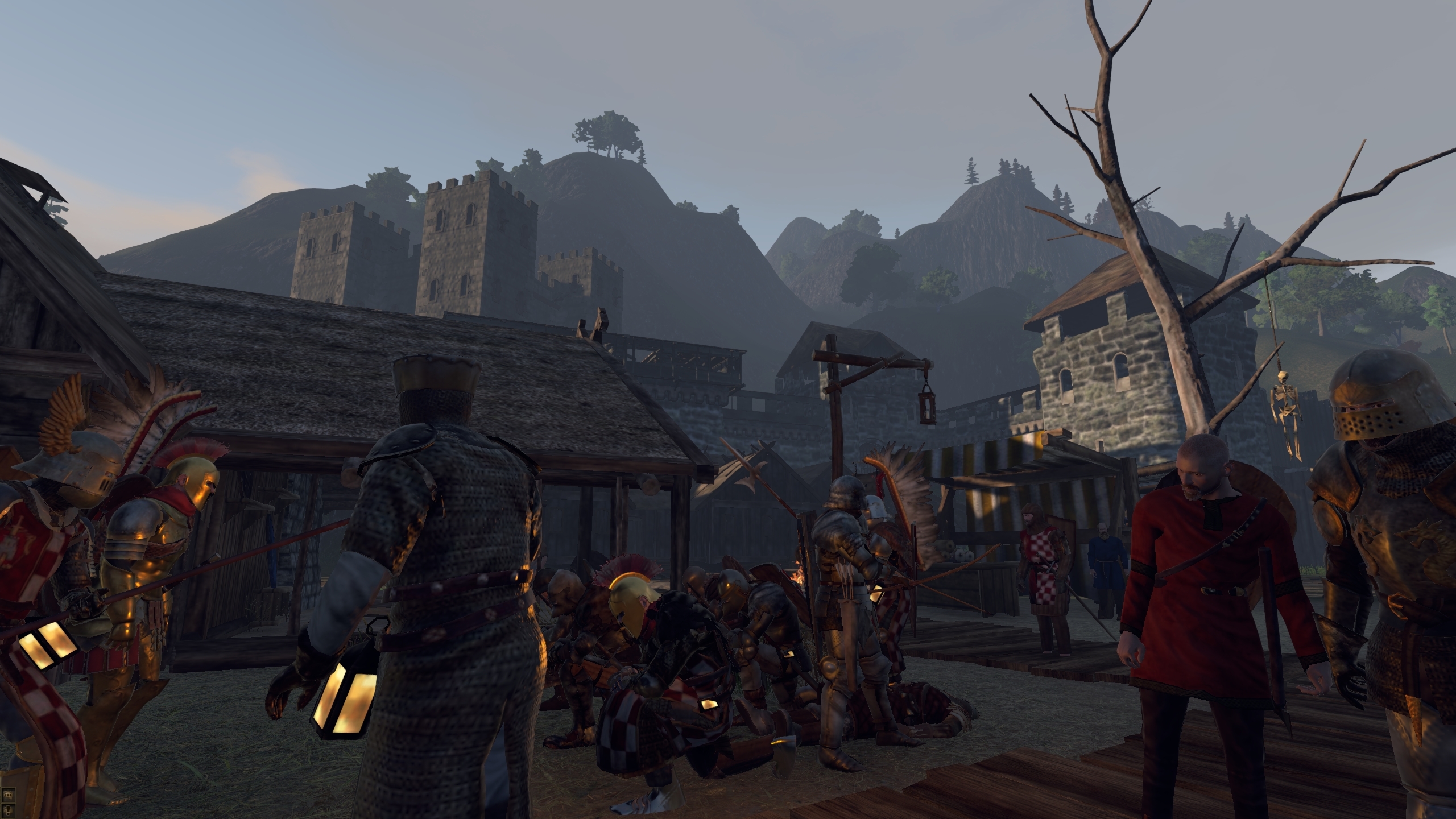The image size is (1456, 819).
Task: Click the exclamation mark alert icon
Action: 9,810
